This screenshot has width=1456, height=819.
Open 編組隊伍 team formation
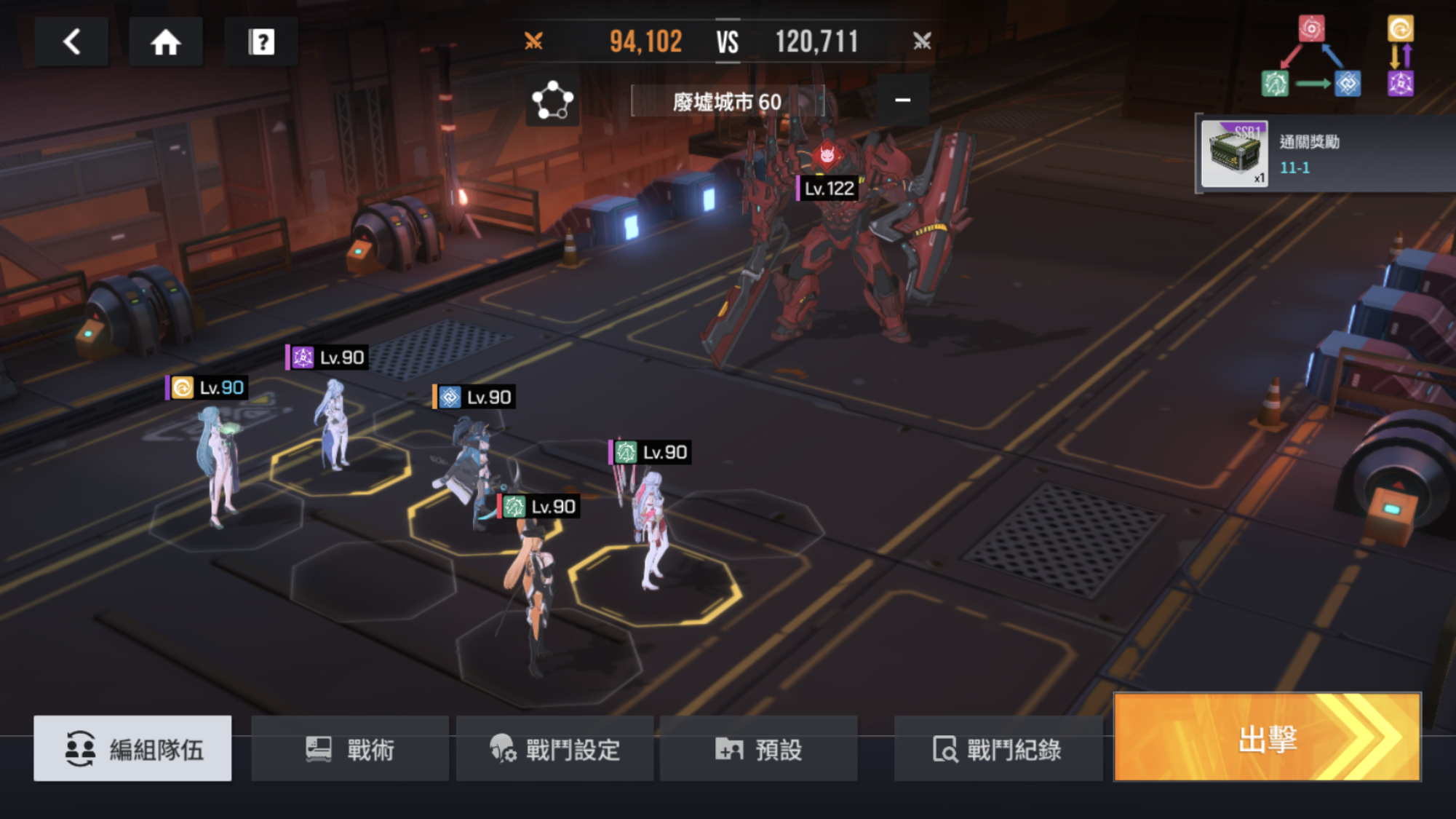point(132,748)
